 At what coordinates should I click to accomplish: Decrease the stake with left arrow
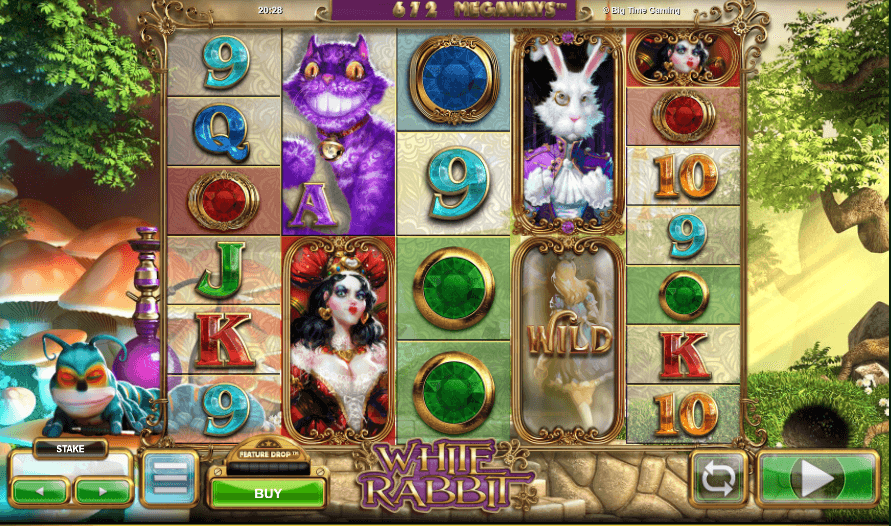pyautogui.click(x=41, y=491)
